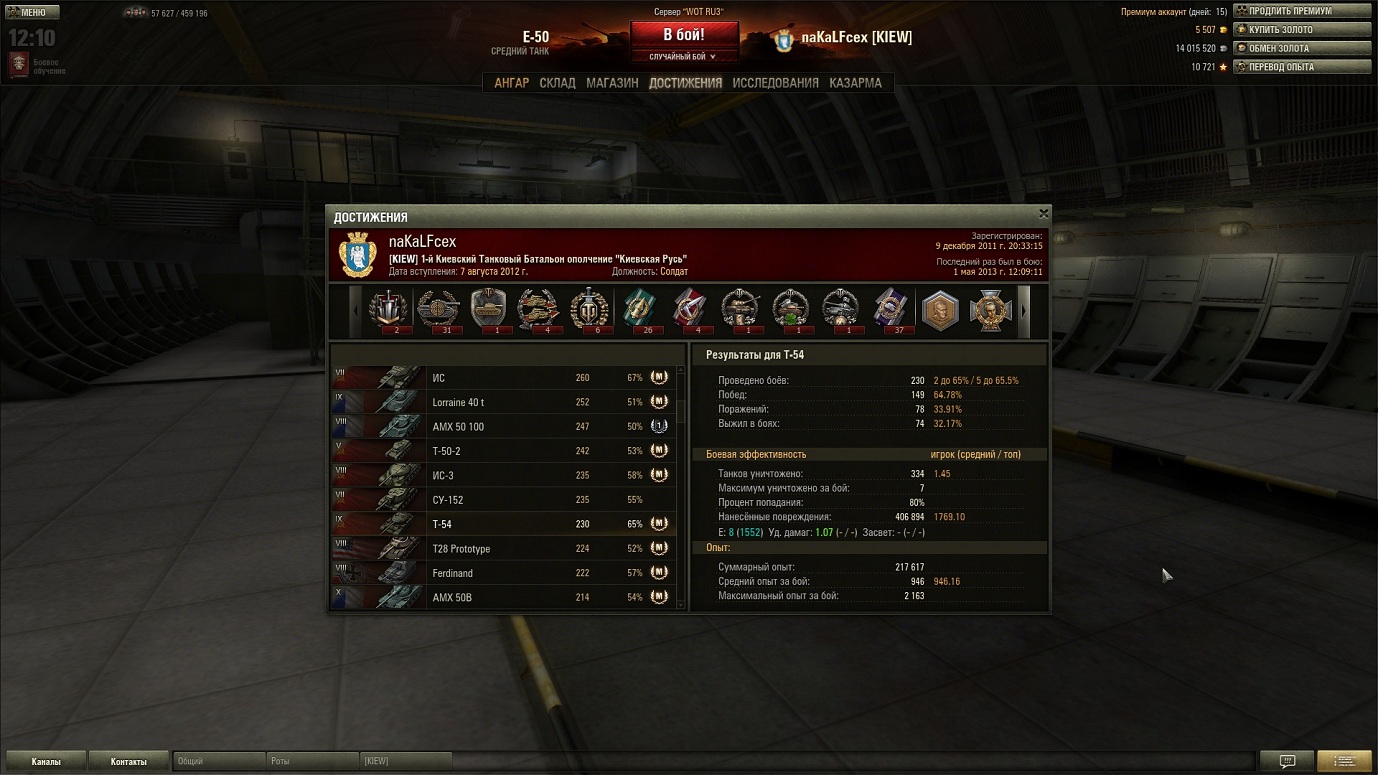The image size is (1378, 775).
Task: Select the ИССЛЕДОВАНИЯ tab
Action: pyautogui.click(x=775, y=83)
